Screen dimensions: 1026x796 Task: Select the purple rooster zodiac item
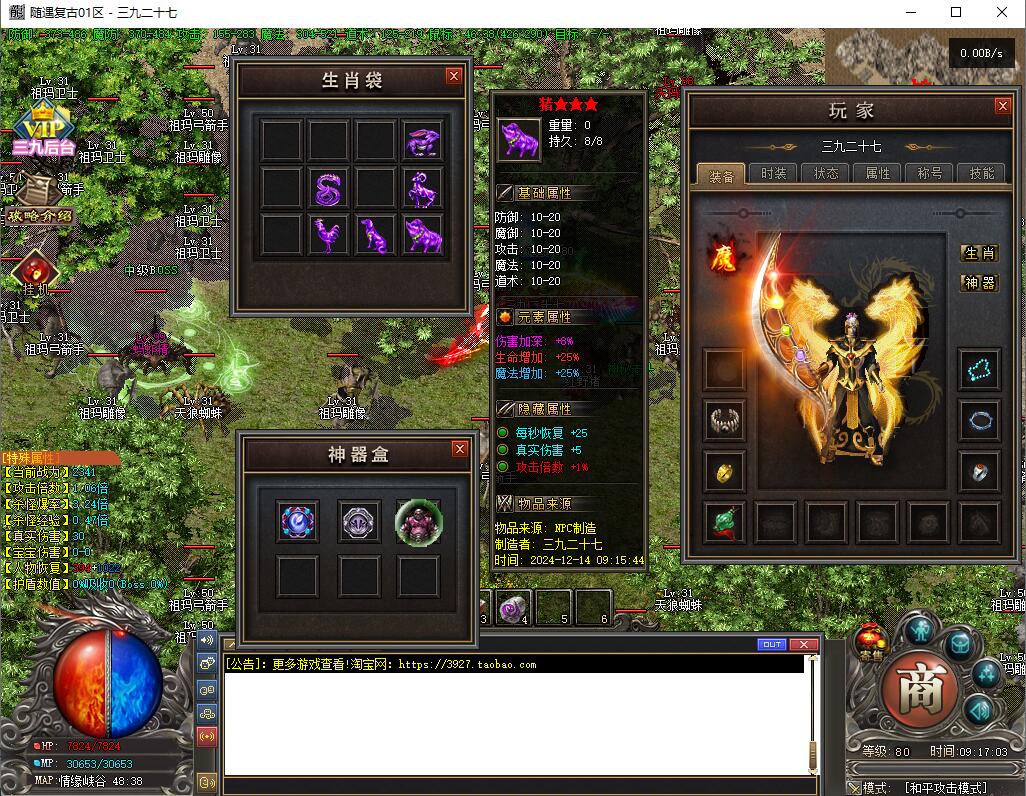328,235
